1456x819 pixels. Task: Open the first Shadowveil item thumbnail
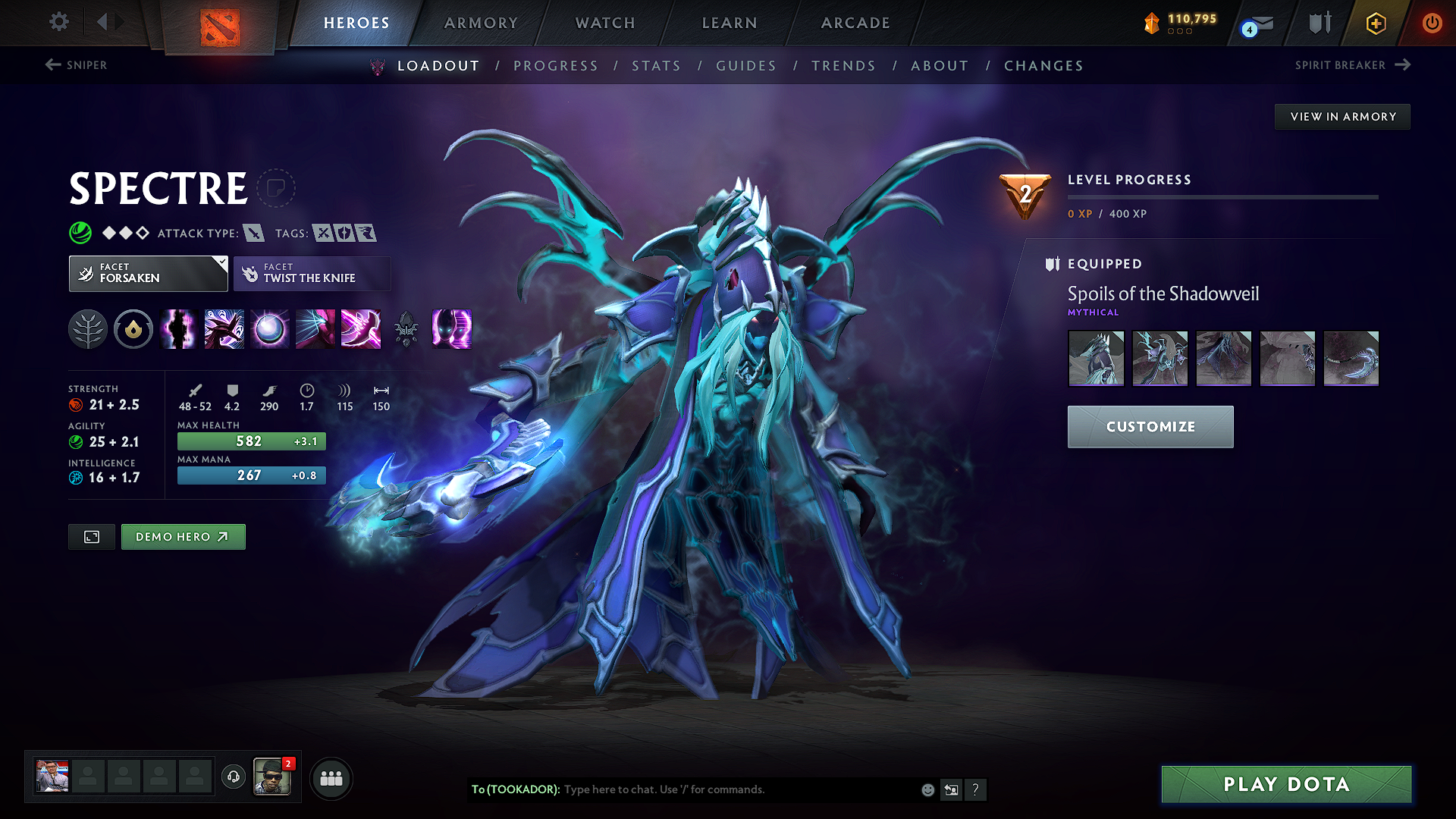coord(1096,358)
